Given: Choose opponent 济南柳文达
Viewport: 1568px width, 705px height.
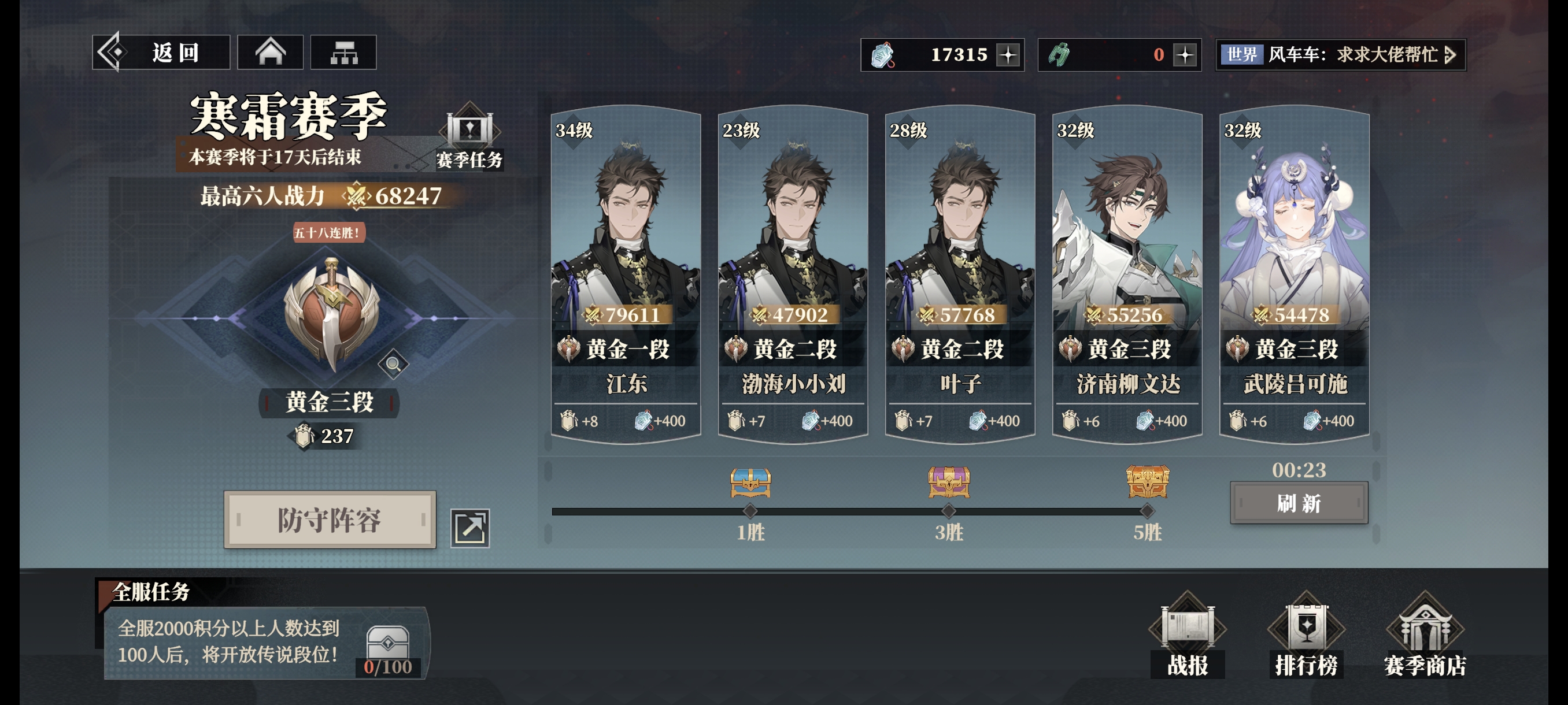Looking at the screenshot, I should tap(1127, 274).
